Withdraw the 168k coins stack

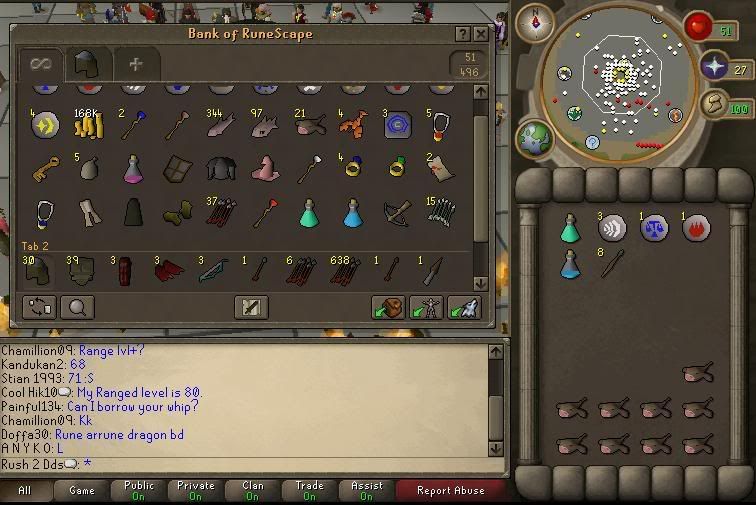(87, 124)
